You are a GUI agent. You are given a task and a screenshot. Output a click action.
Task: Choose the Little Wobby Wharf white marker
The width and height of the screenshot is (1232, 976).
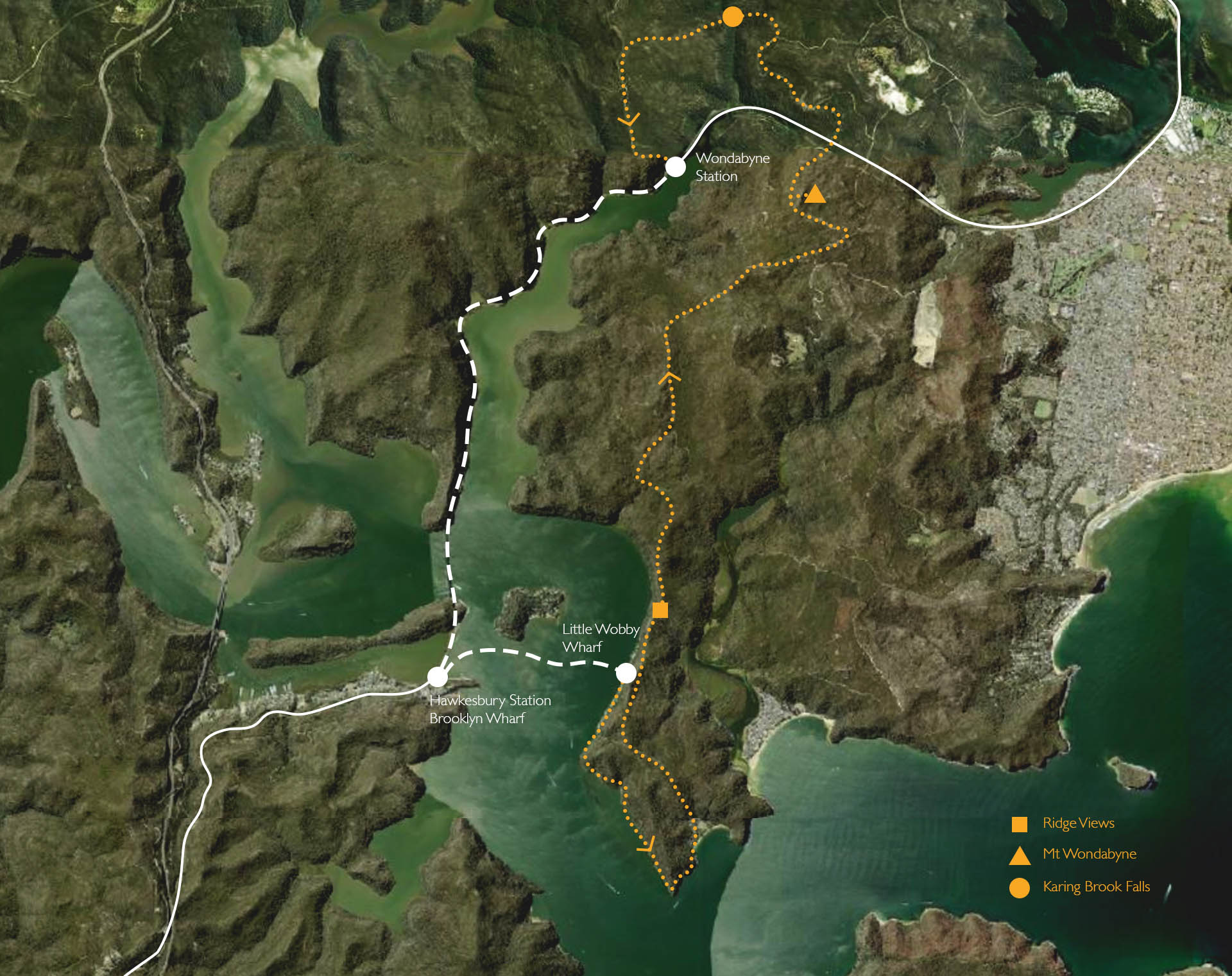[x=626, y=673]
